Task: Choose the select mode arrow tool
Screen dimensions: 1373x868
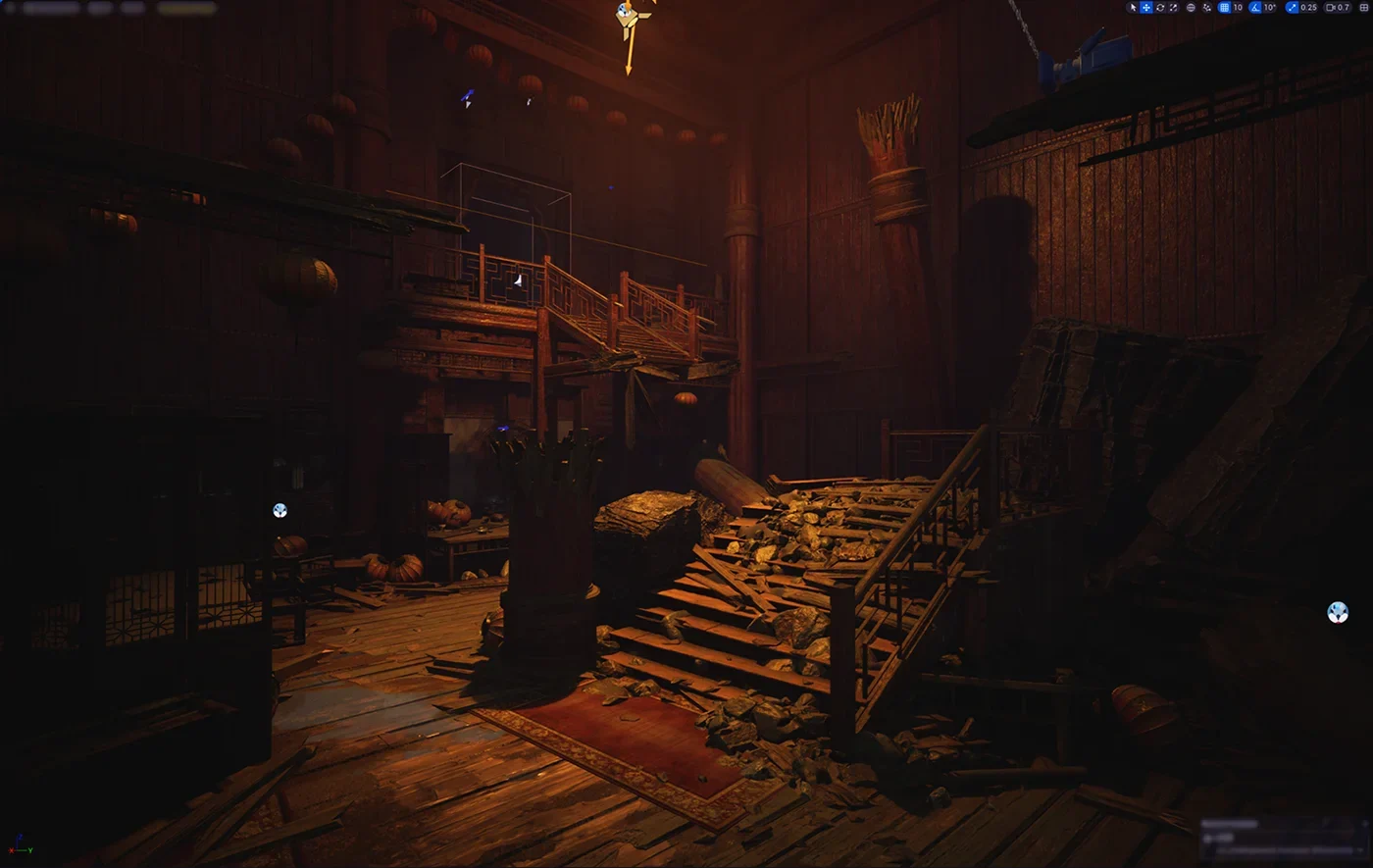Action: point(1133,8)
